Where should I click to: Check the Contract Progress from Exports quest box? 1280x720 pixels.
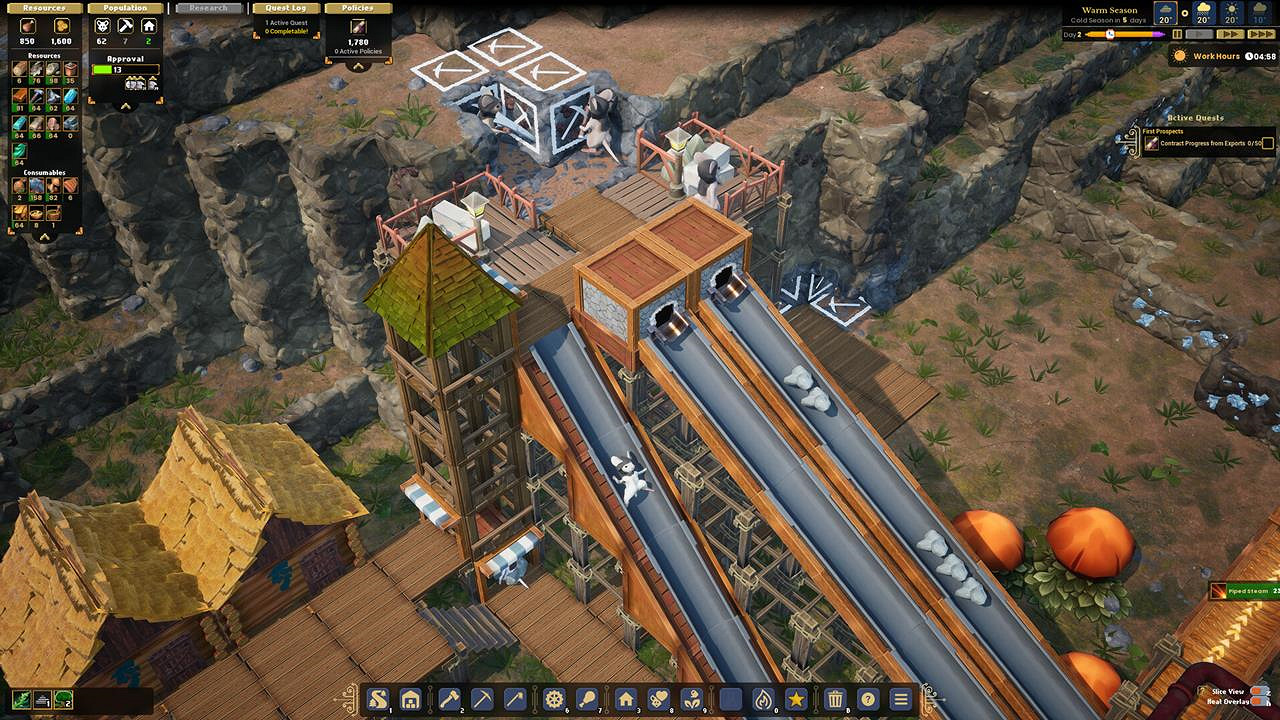point(1267,143)
